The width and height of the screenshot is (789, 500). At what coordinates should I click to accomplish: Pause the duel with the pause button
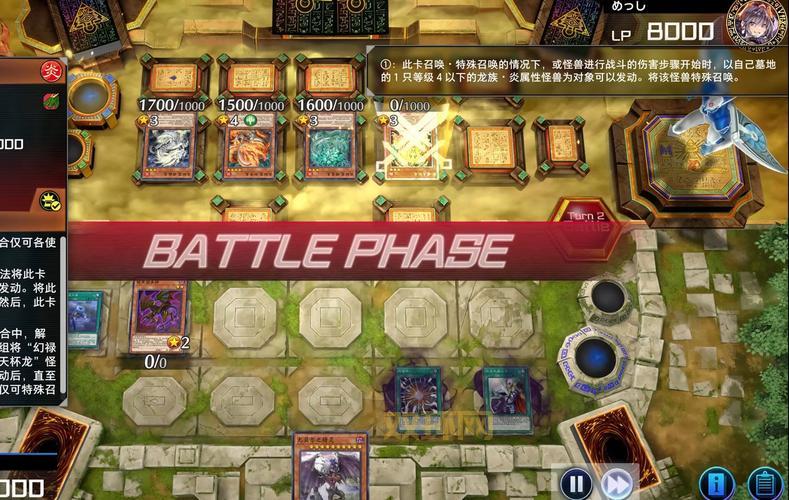tap(575, 484)
